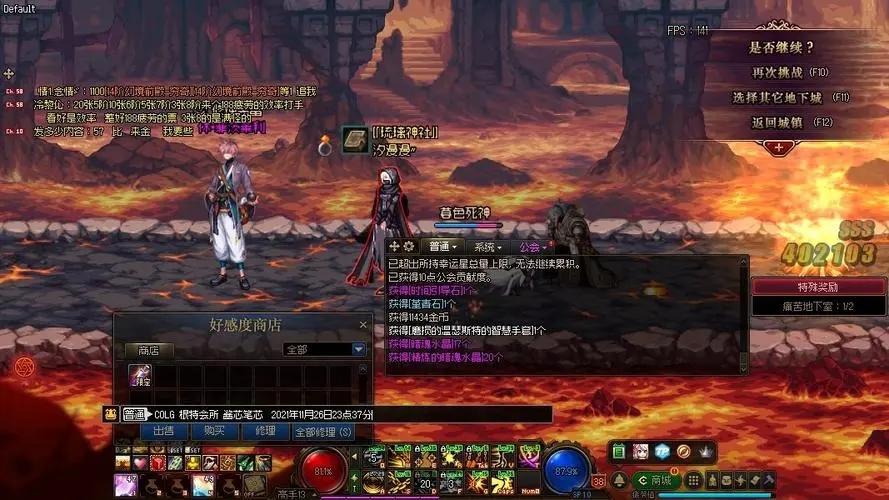This screenshot has width=889, height=500.
Task: Open the grid menu button beside 商城
Action: point(691,480)
